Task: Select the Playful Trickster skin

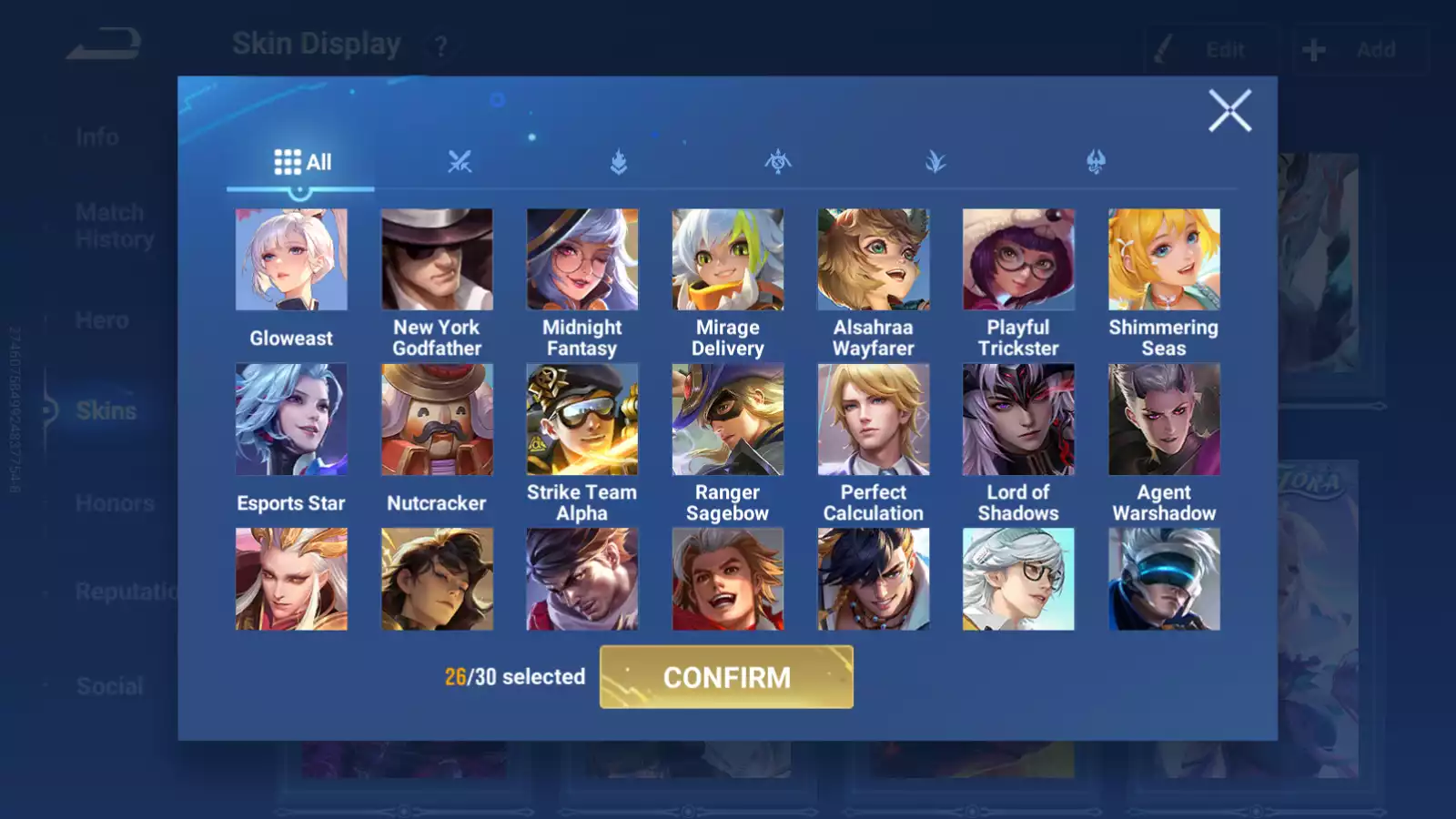Action: click(1018, 260)
